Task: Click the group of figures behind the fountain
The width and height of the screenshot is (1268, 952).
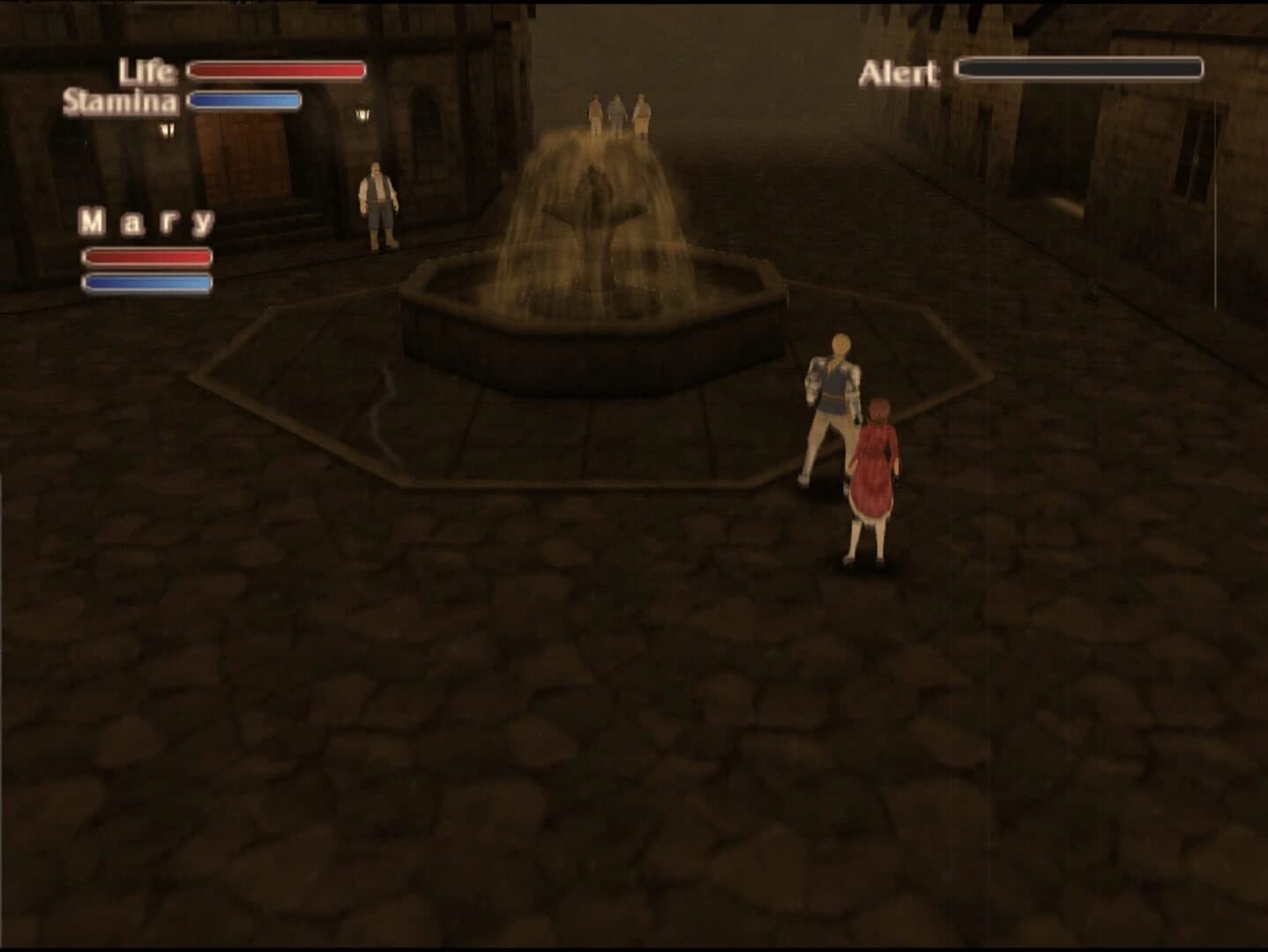Action: (x=619, y=110)
